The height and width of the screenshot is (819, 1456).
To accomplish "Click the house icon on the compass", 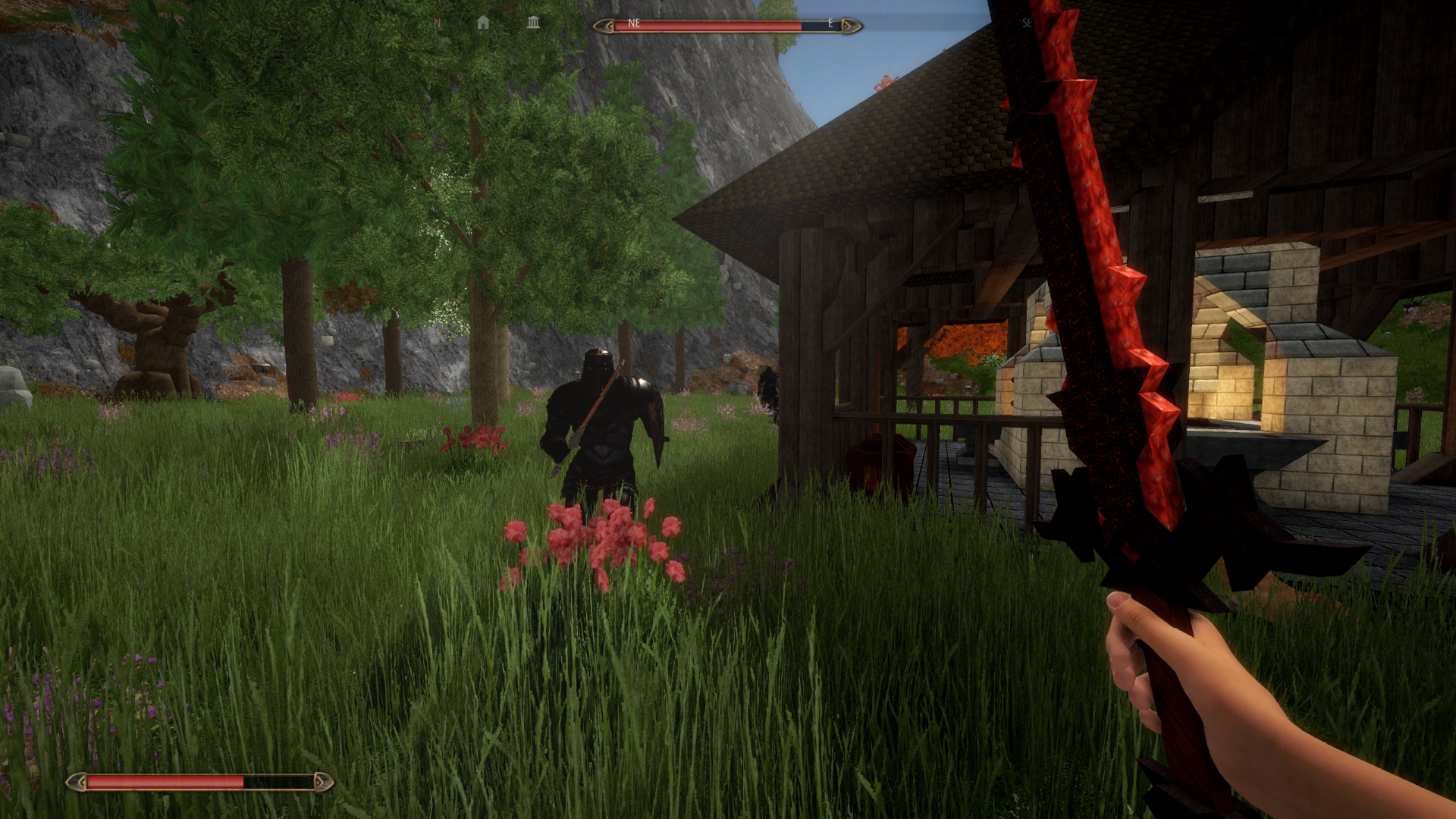I will click(x=483, y=24).
